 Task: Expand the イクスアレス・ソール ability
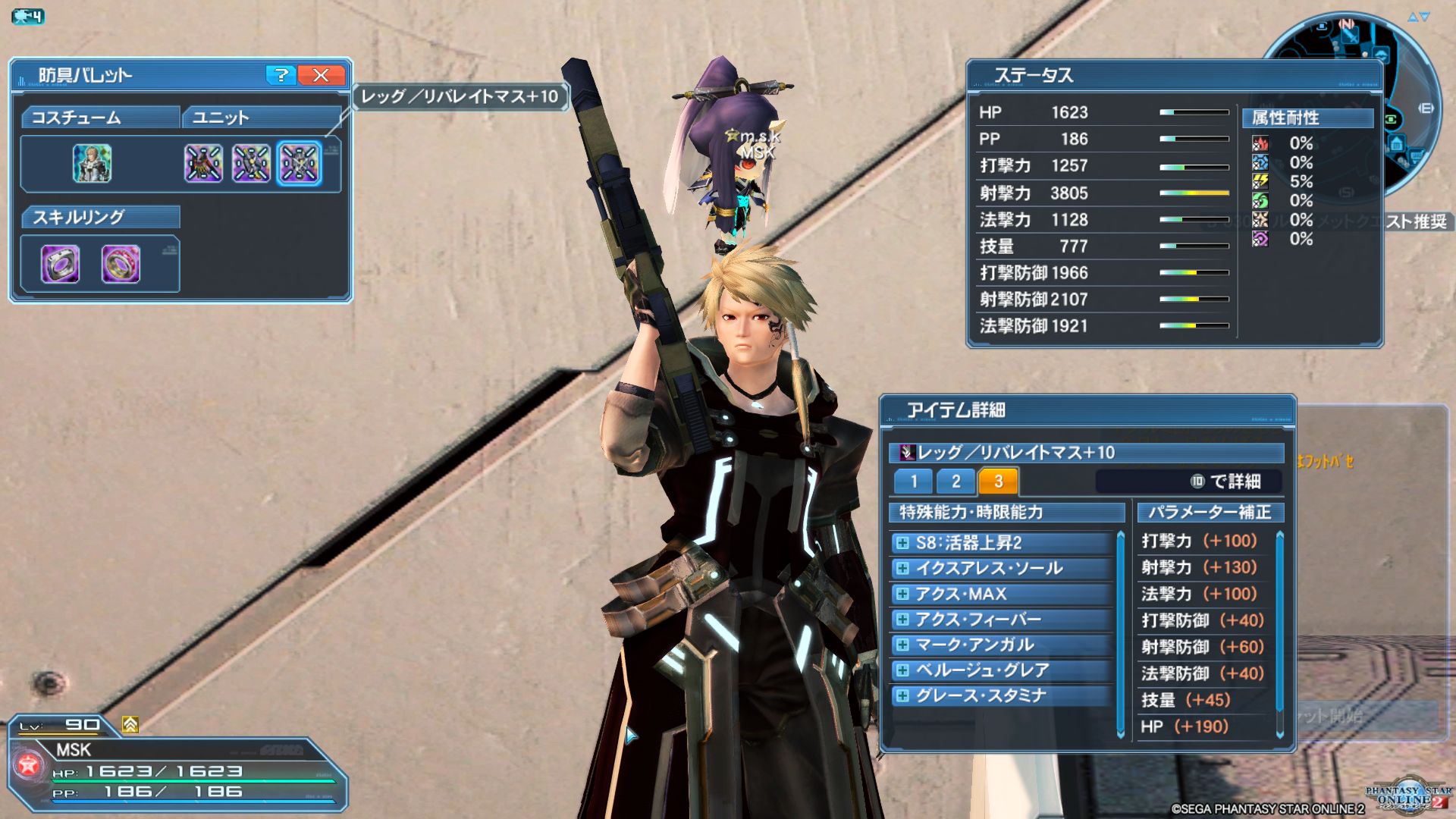pos(902,569)
